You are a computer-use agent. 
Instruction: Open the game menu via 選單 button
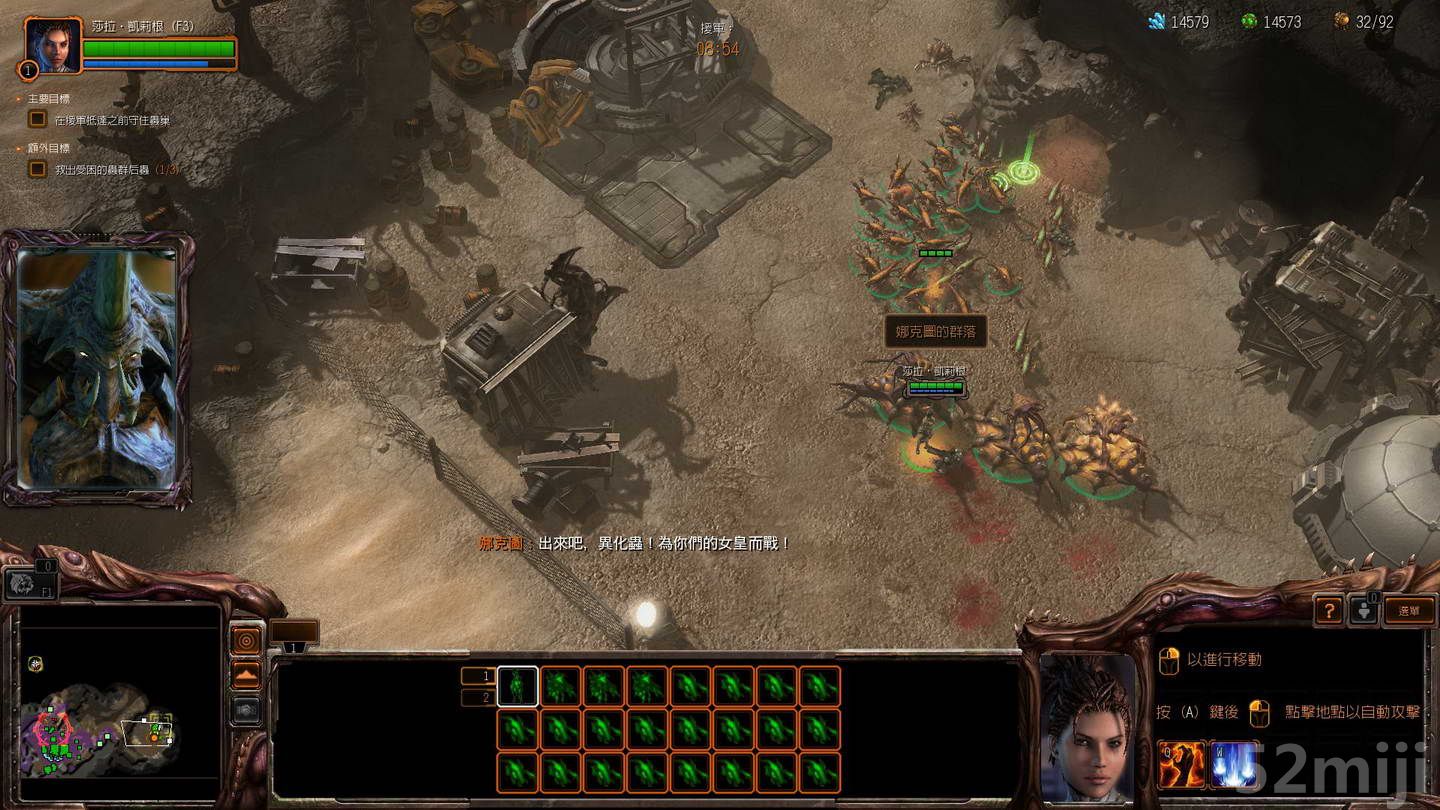tap(1409, 610)
